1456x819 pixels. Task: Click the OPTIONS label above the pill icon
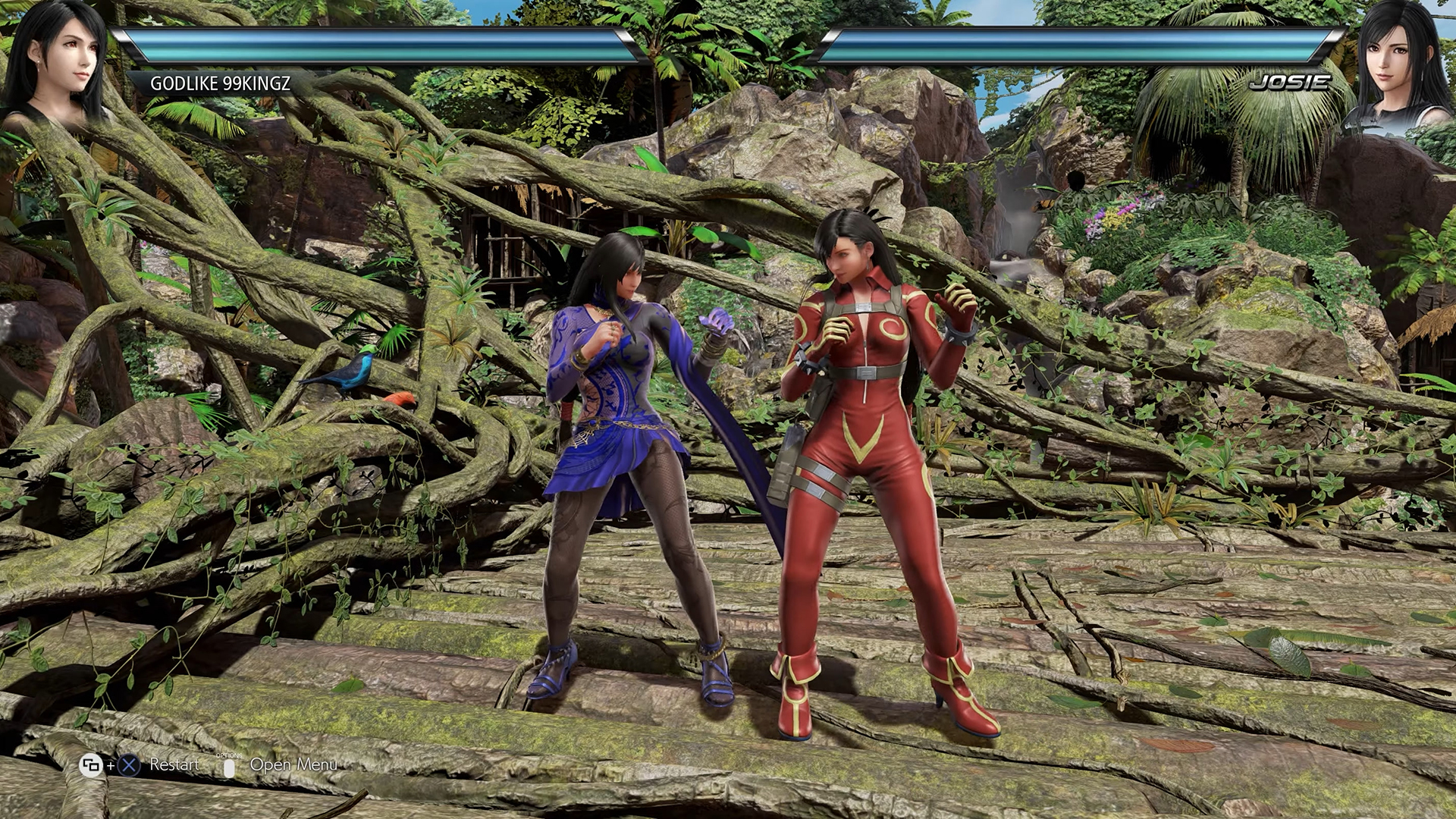[x=230, y=756]
